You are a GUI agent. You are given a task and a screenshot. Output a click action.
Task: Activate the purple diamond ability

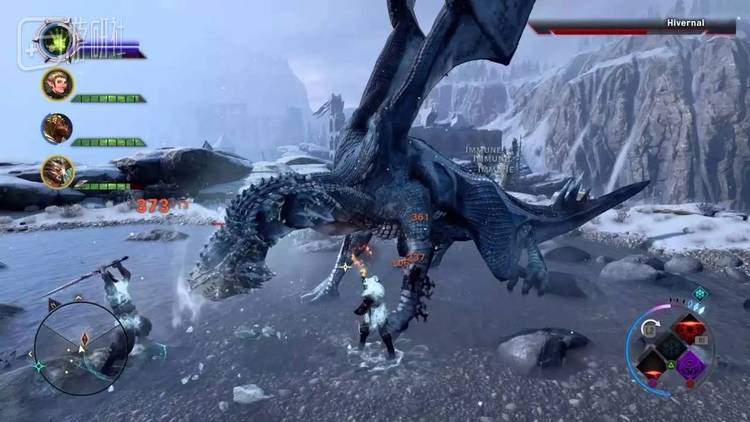coord(690,363)
